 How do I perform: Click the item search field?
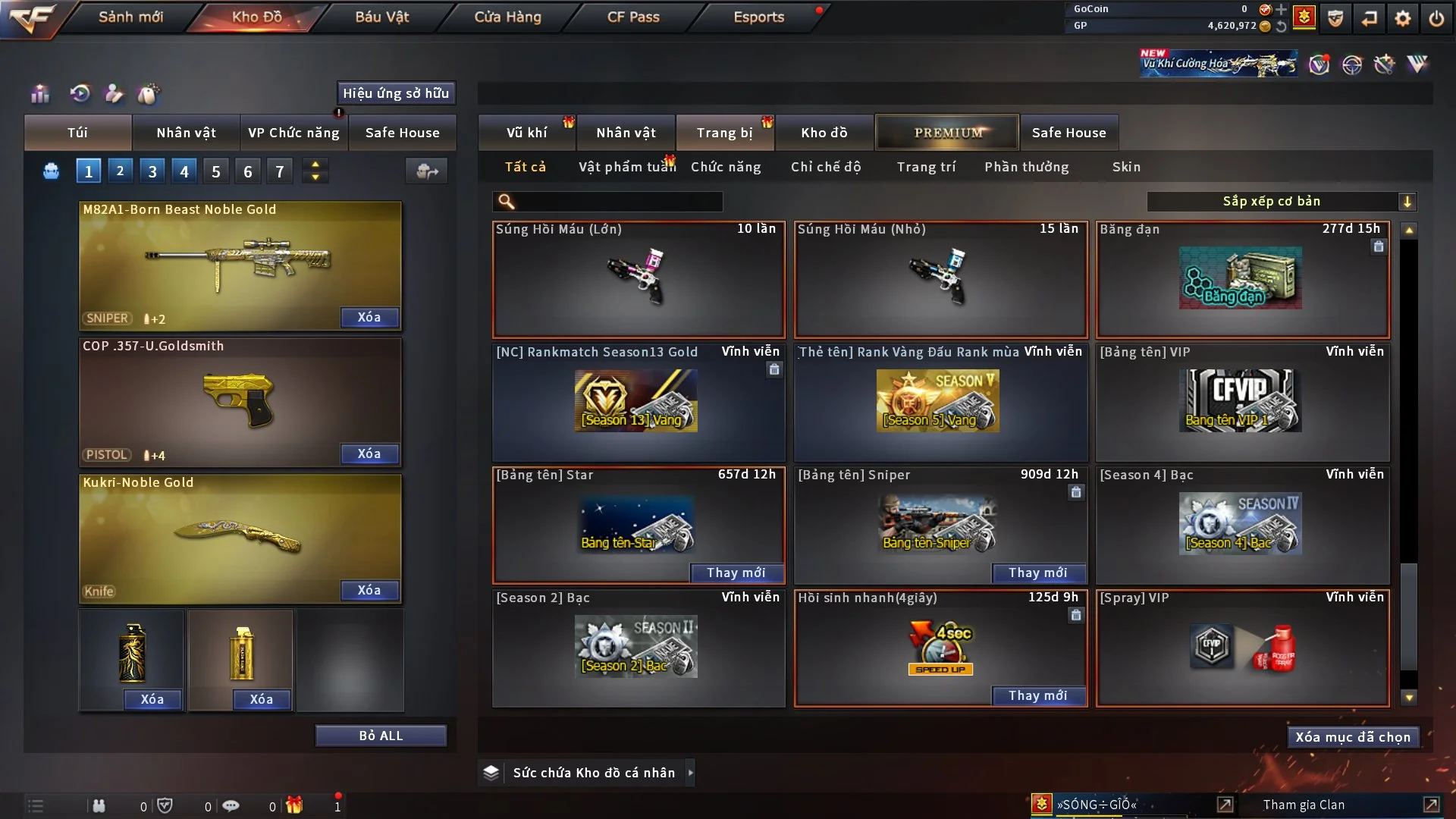[618, 202]
